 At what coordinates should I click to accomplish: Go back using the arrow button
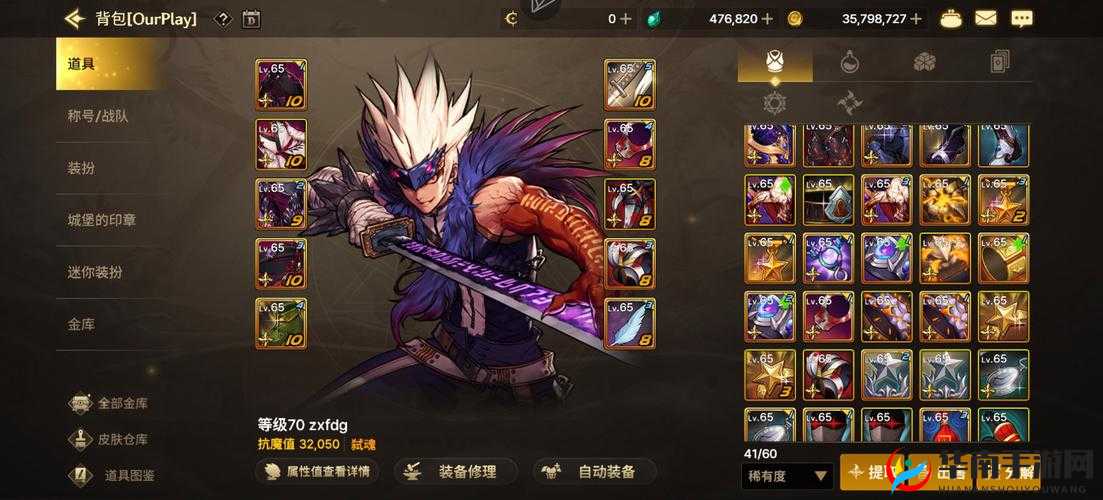[73, 18]
